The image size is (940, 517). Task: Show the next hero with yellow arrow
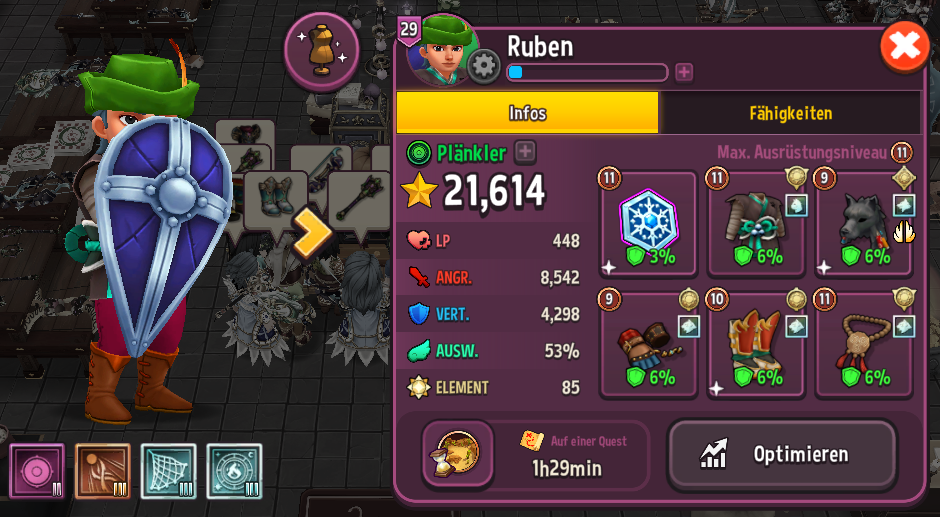click(311, 232)
